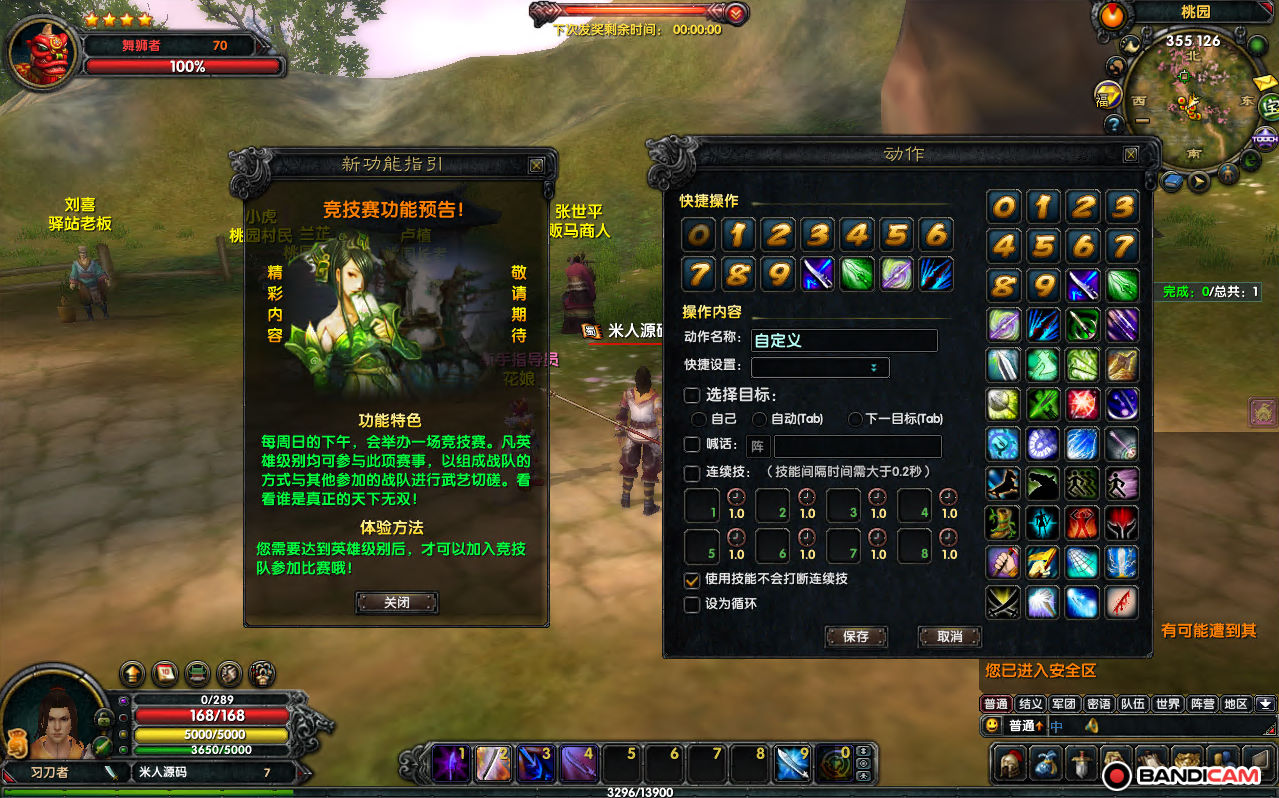Viewport: 1279px width, 798px height.
Task: Select the 自己 target radio option
Action: click(x=699, y=419)
